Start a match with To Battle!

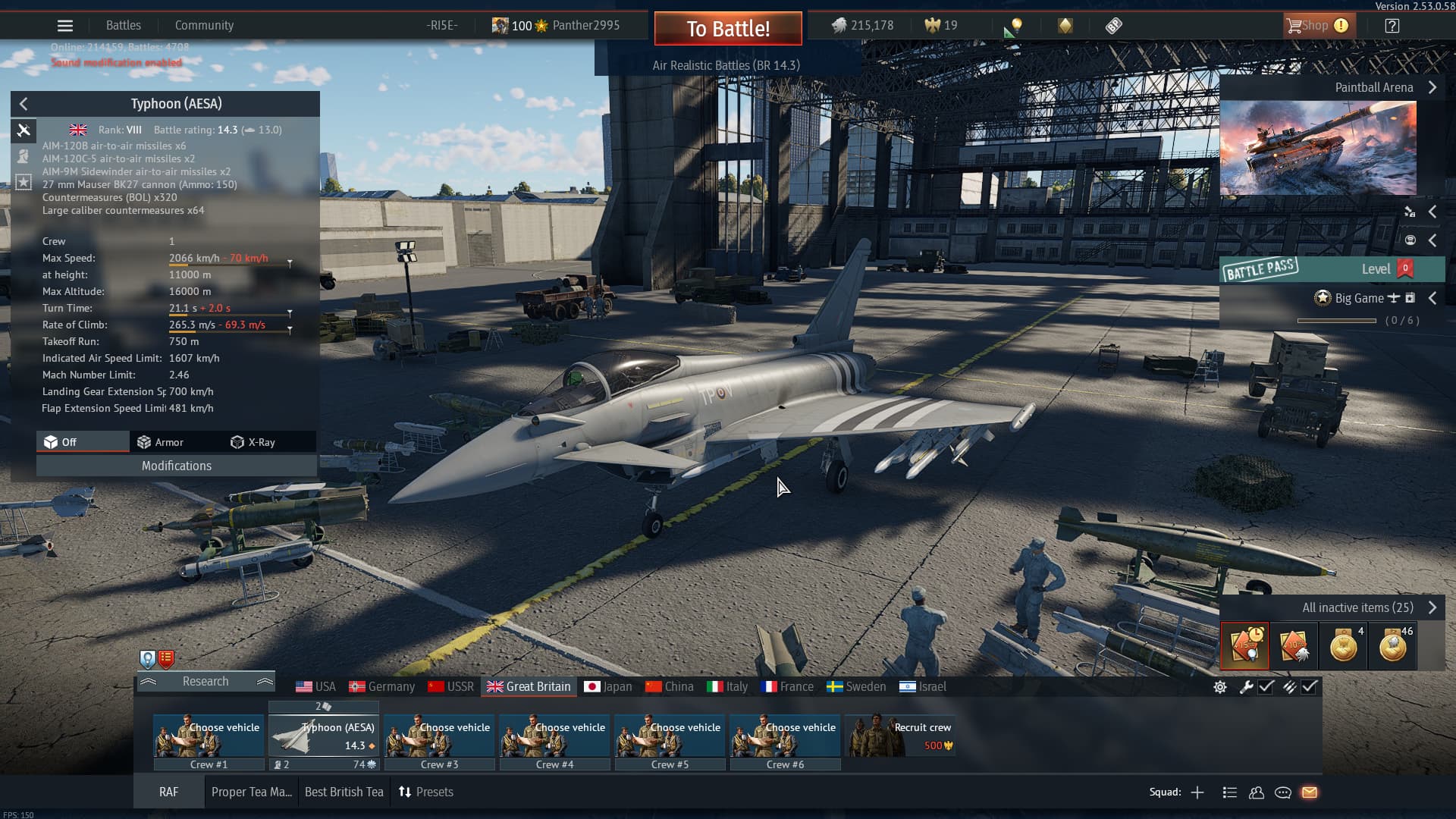728,29
